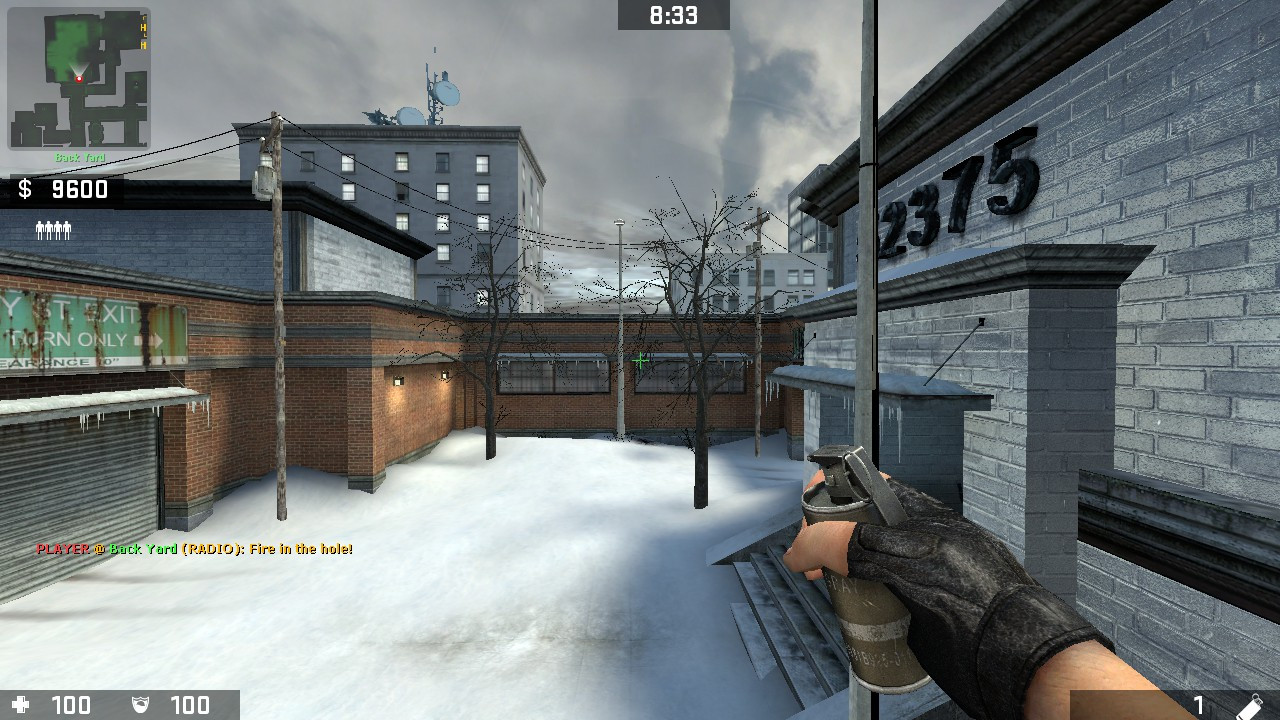Click the Back Yard location label
This screenshot has width=1280, height=720.
coord(80,157)
